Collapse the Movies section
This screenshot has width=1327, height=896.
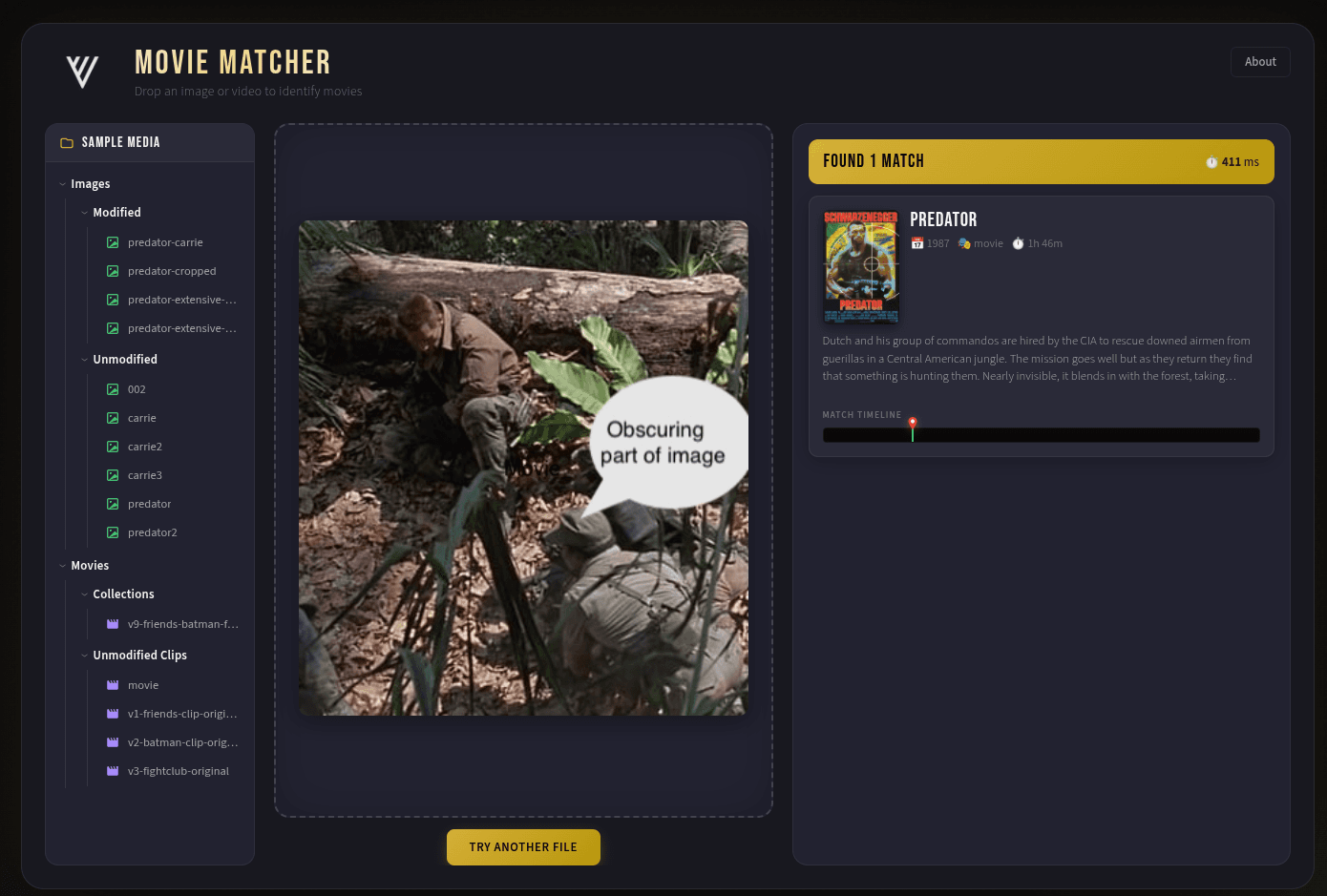click(60, 565)
